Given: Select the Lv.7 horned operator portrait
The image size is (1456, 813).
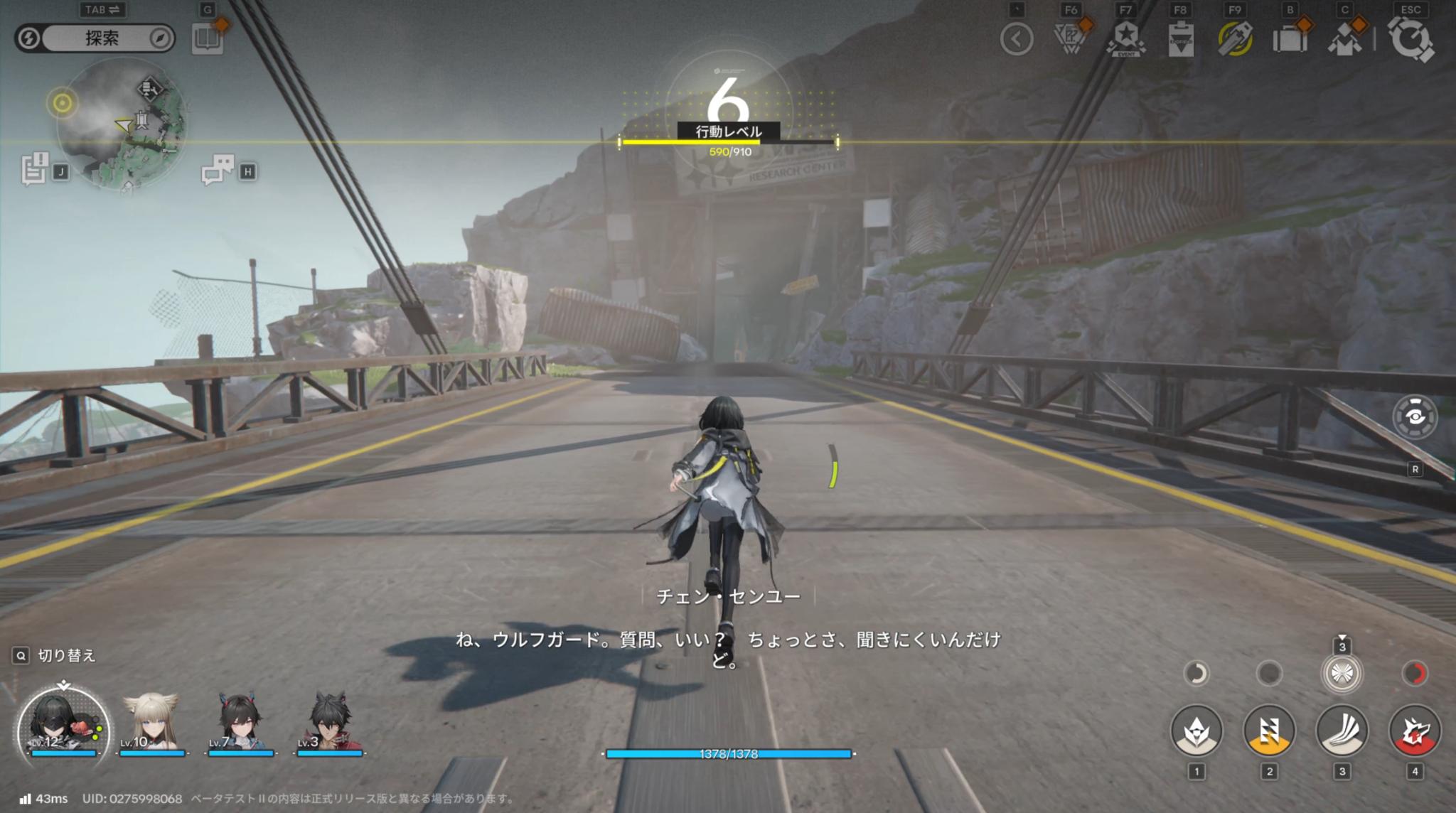Looking at the screenshot, I should point(240,721).
